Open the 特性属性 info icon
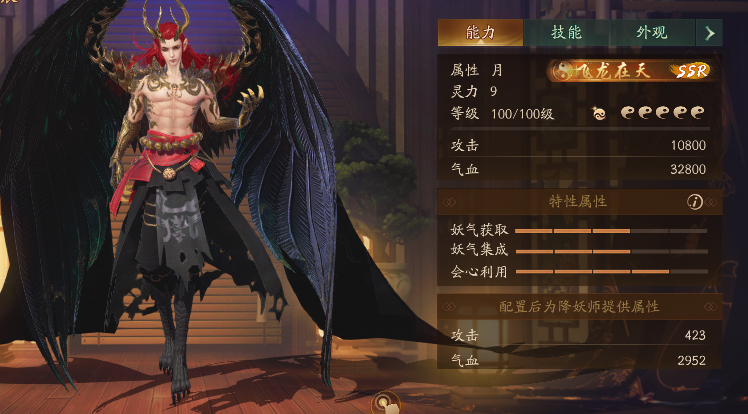The height and width of the screenshot is (414, 748). [695, 202]
